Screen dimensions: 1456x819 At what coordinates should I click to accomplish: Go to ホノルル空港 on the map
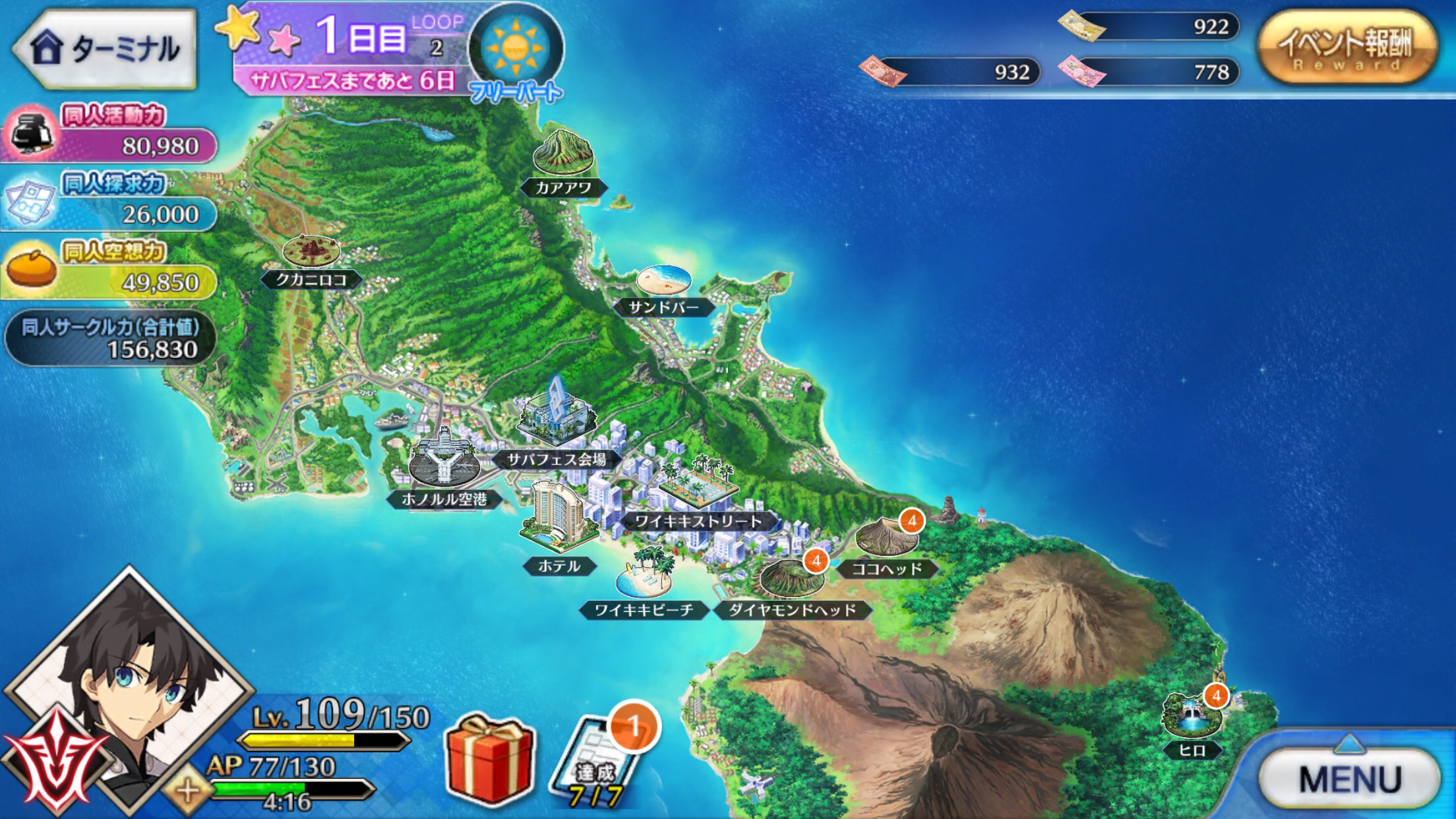tap(443, 462)
